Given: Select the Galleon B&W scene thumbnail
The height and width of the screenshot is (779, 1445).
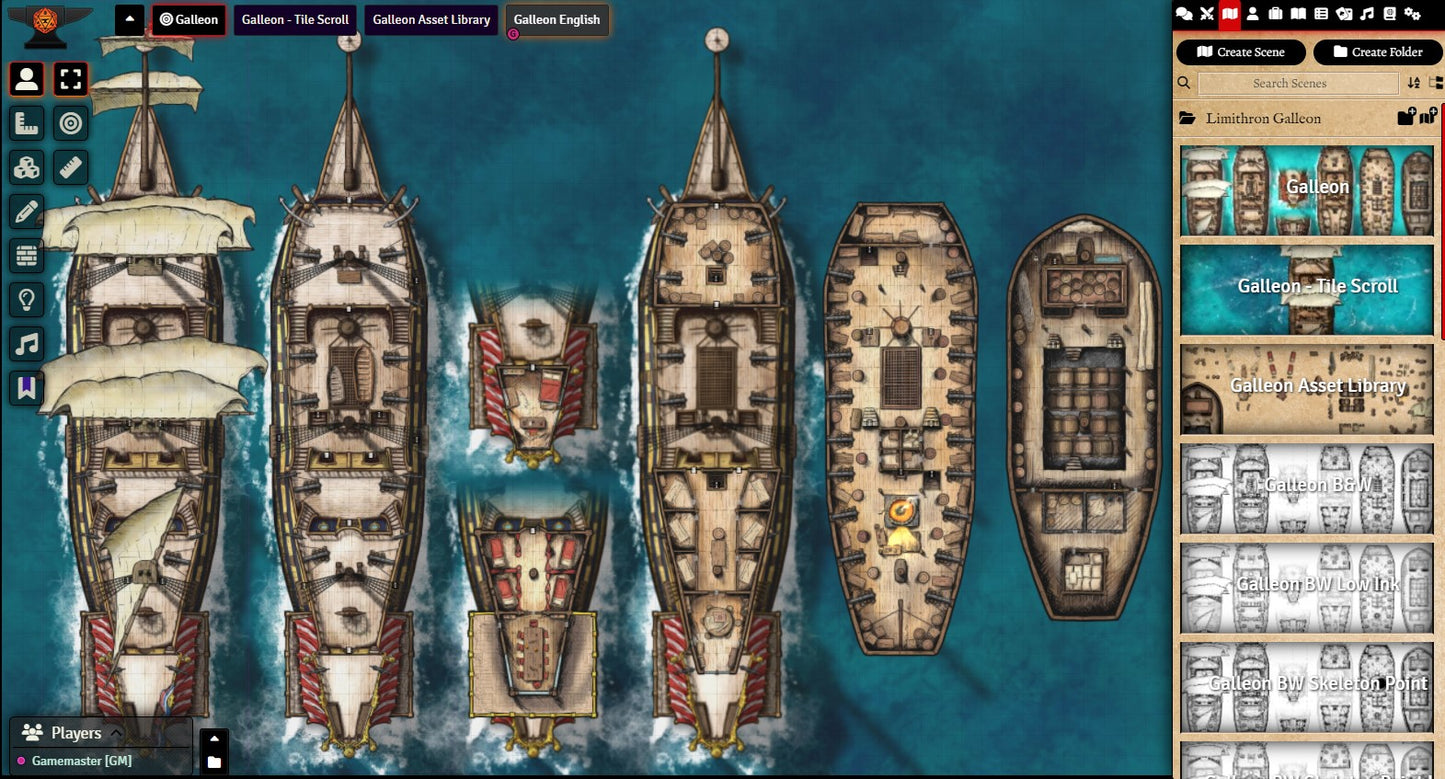Looking at the screenshot, I should click(1306, 487).
